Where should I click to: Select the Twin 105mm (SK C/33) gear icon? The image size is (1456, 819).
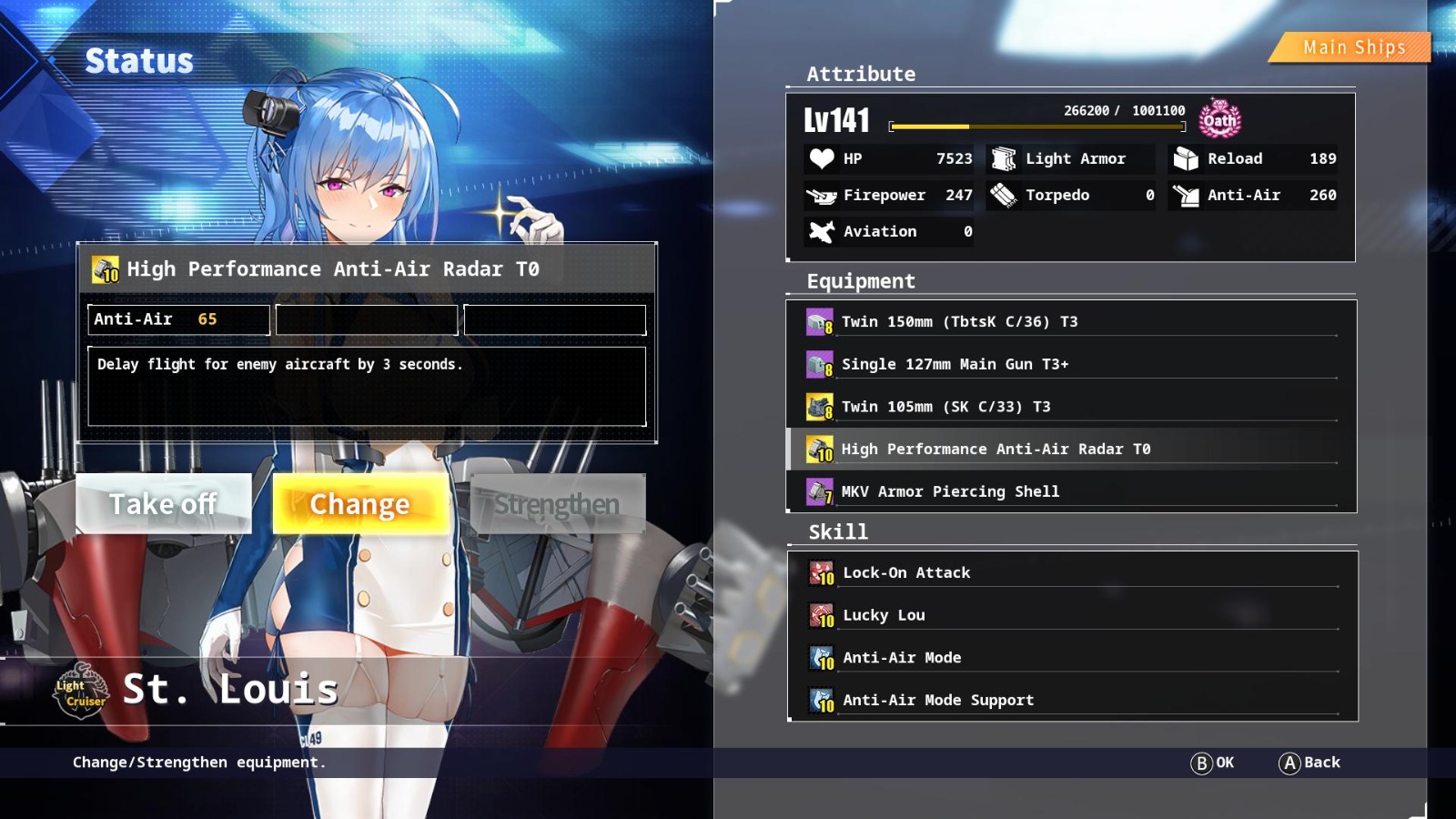coord(818,406)
